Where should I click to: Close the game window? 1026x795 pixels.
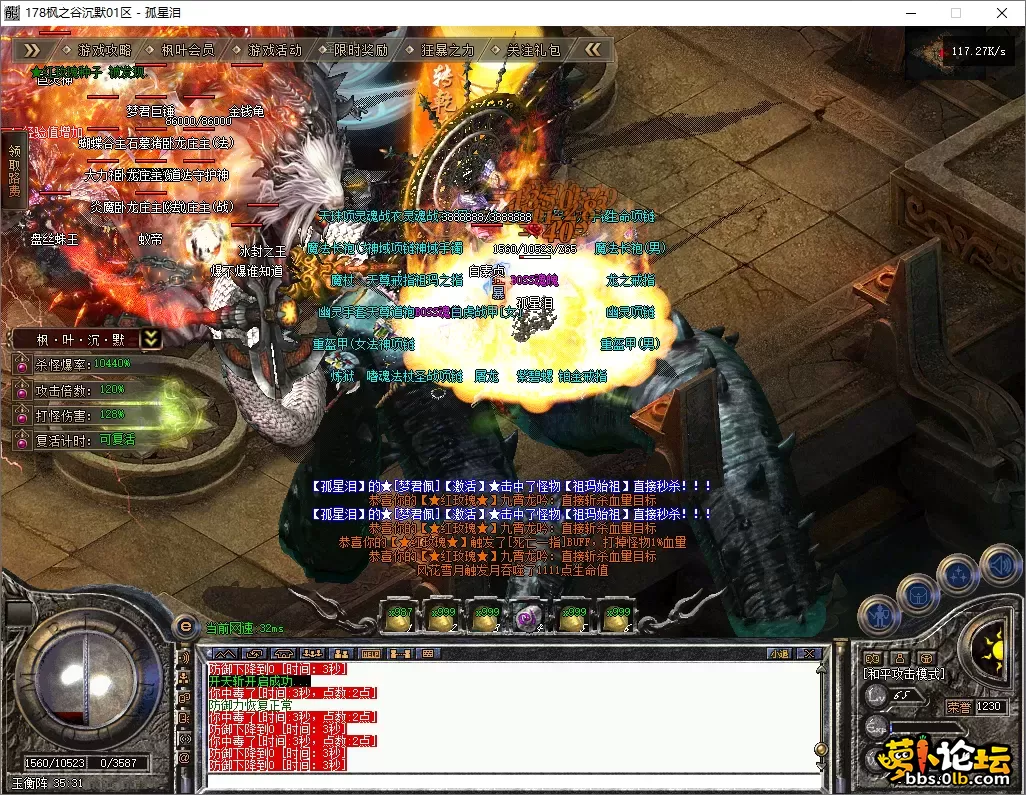(x=1002, y=14)
